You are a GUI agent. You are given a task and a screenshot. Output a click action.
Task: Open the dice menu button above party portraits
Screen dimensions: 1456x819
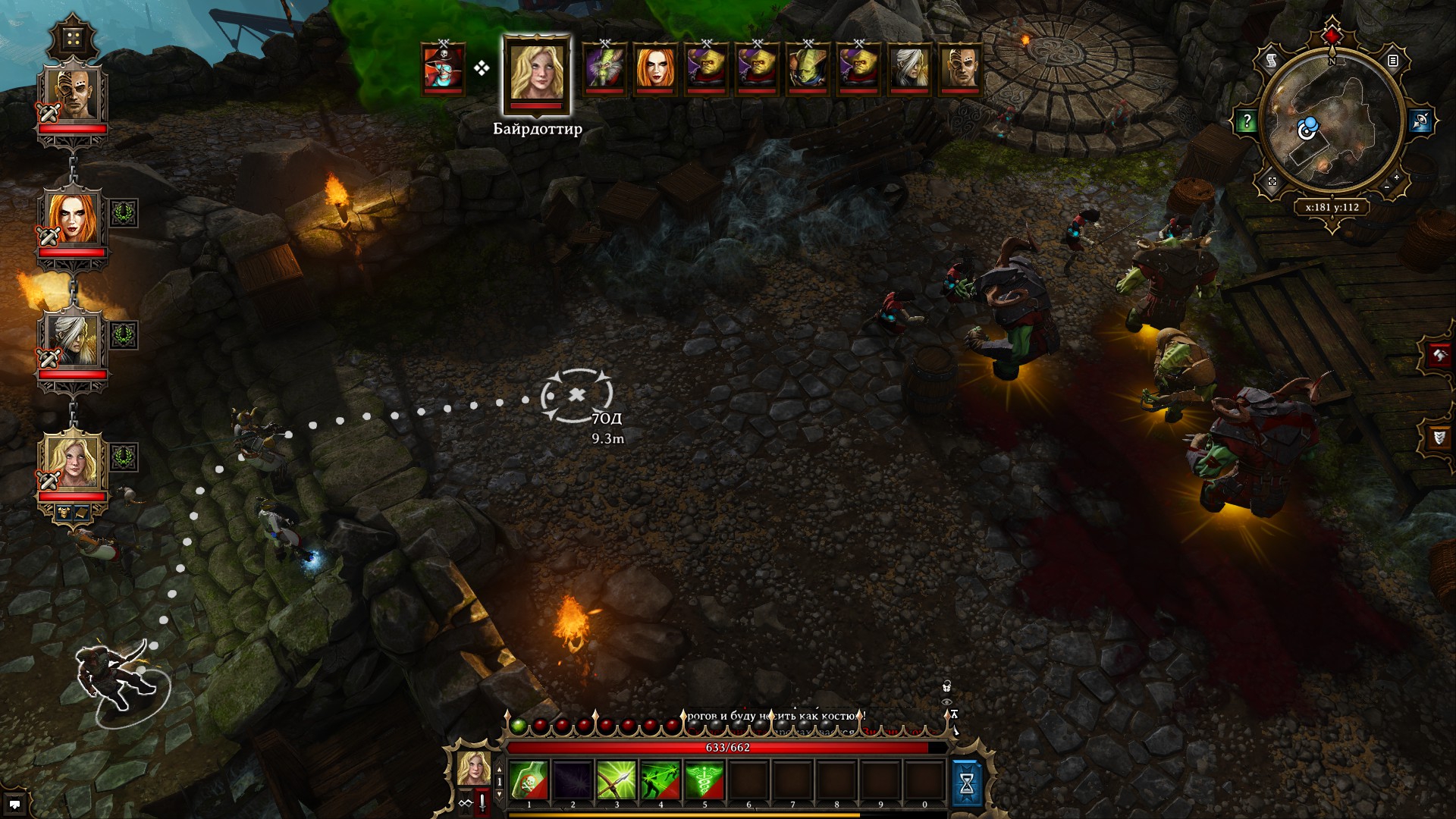[73, 39]
